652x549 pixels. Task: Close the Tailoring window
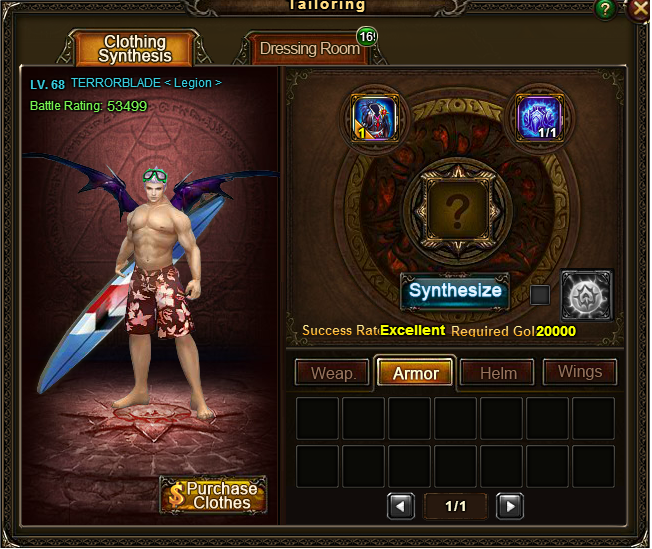tap(639, 9)
